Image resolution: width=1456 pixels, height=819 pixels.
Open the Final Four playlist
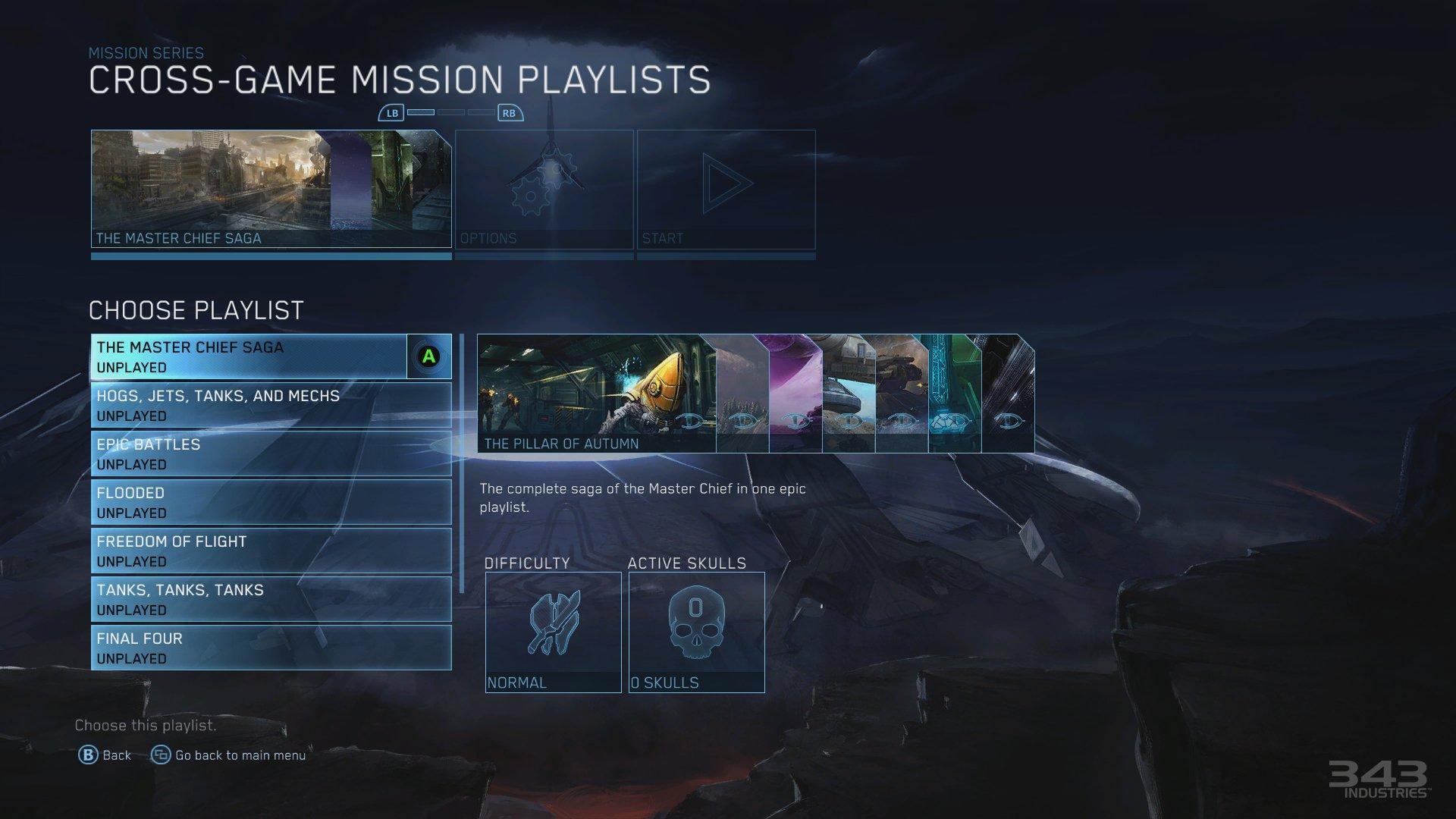(x=250, y=648)
